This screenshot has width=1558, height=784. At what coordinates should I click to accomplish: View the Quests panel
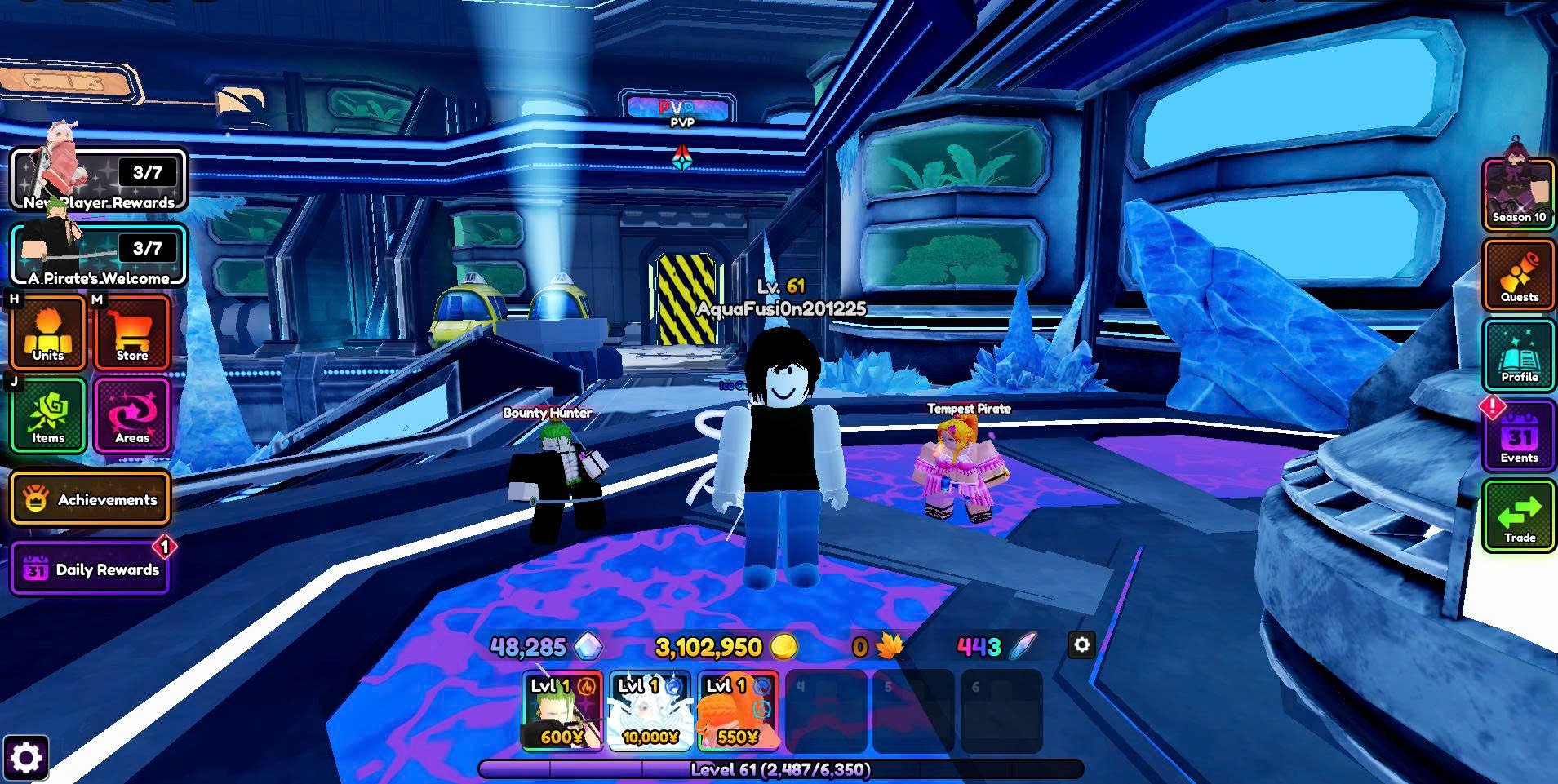click(1519, 275)
